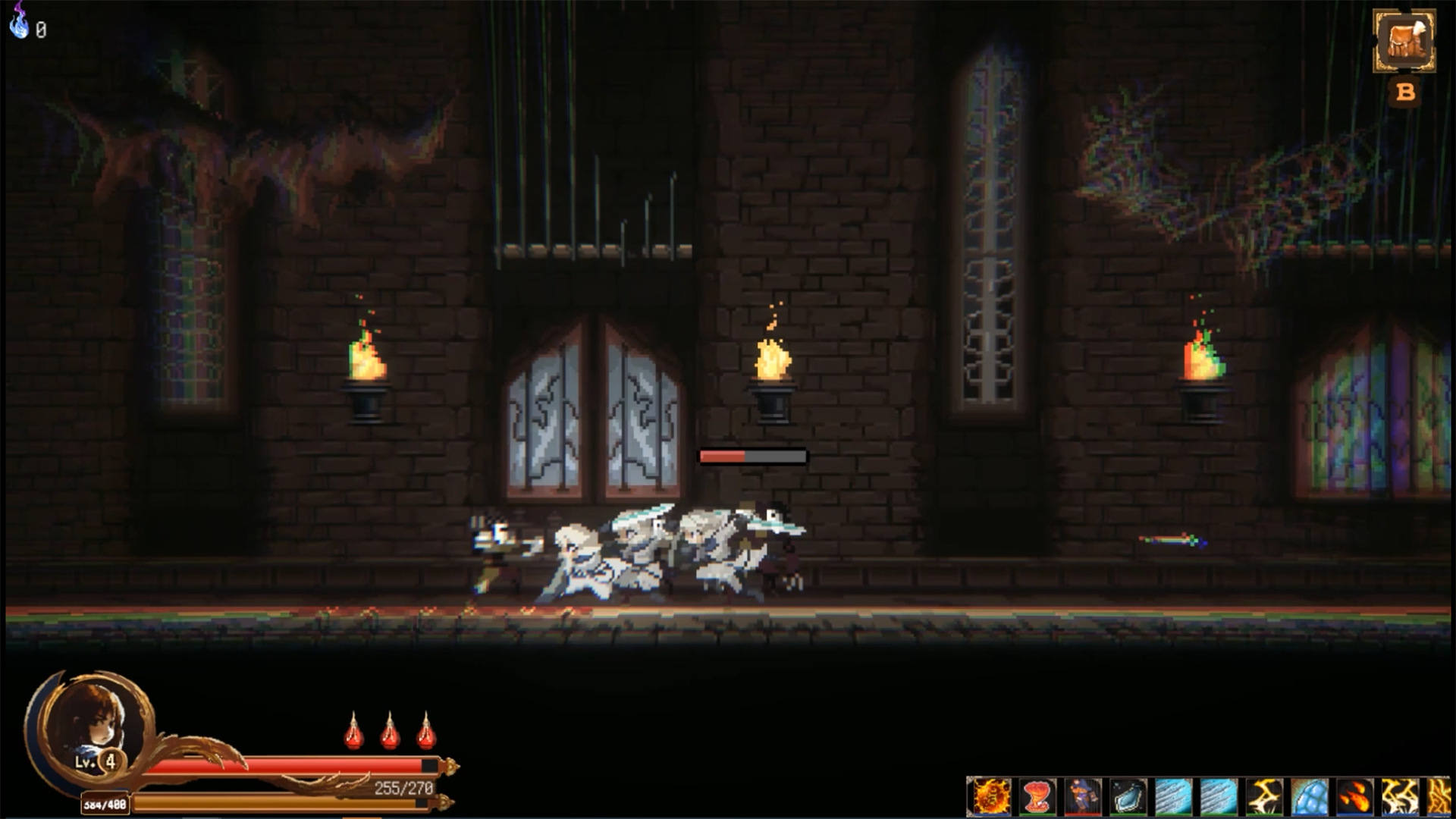
Task: Cast the triple fireball skill
Action: click(1354, 797)
